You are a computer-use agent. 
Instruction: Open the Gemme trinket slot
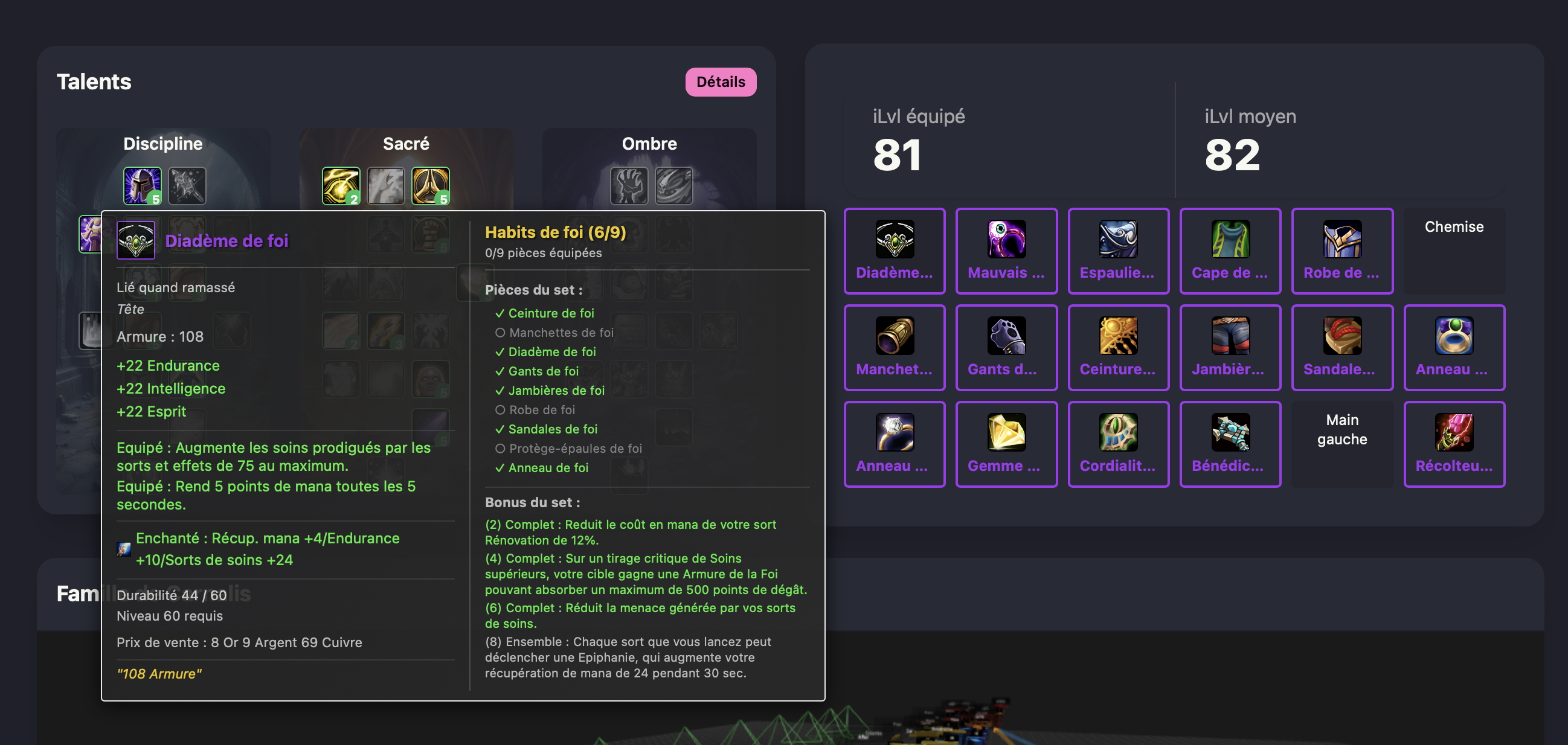coord(1006,444)
